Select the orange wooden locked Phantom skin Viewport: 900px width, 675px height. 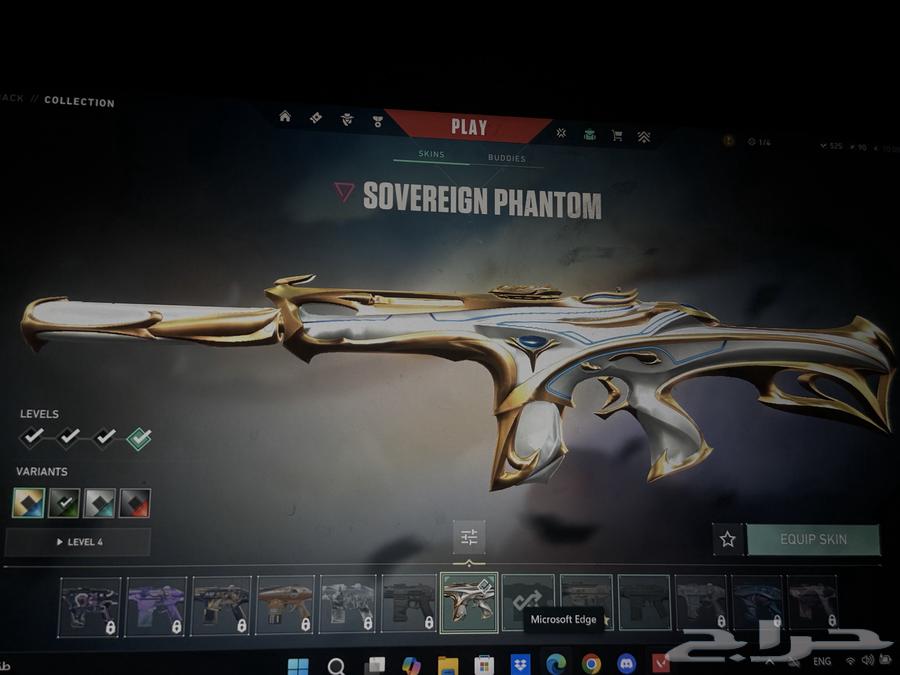284,604
